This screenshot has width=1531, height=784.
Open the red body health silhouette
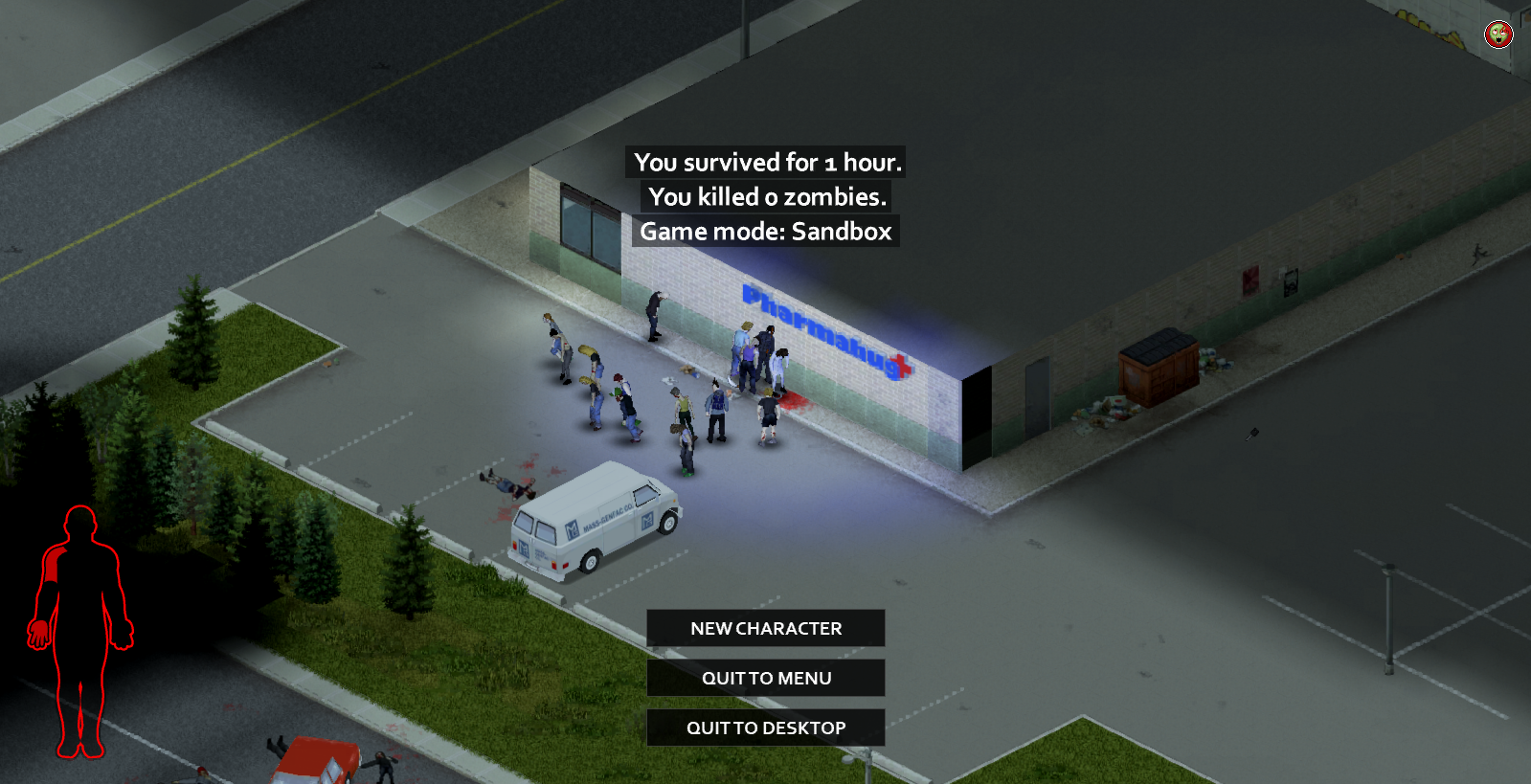tap(80, 632)
